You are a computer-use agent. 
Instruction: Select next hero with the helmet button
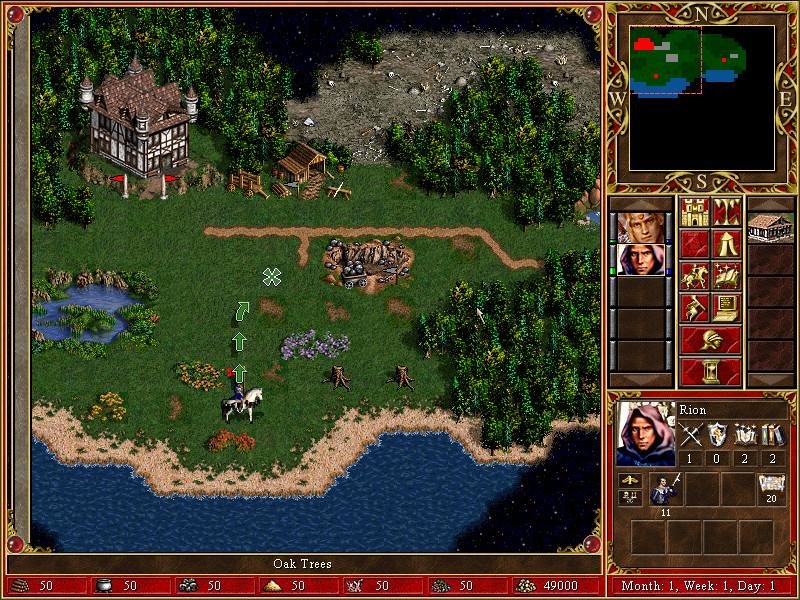(710, 340)
